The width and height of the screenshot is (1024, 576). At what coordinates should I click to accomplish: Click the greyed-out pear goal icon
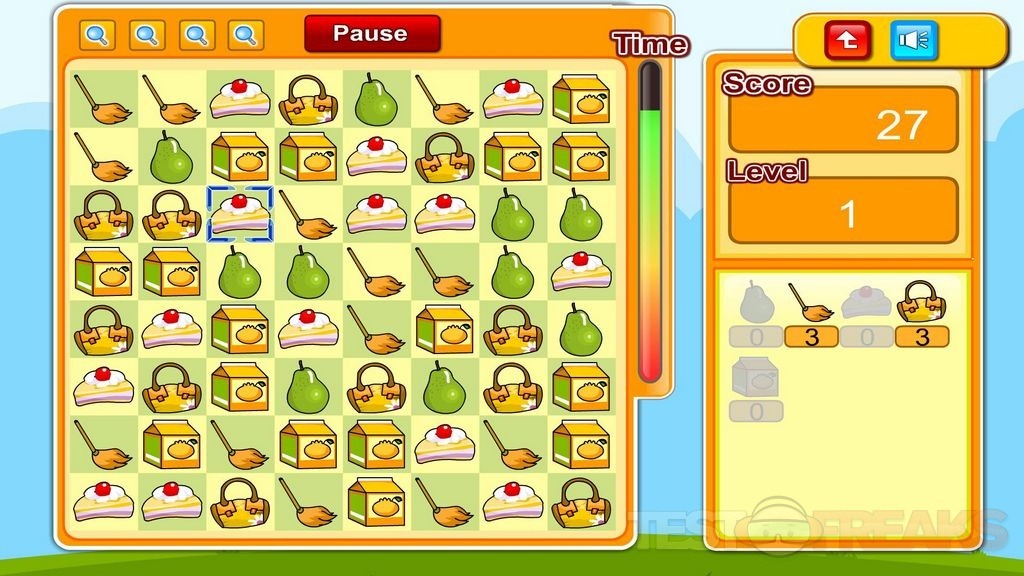point(756,302)
